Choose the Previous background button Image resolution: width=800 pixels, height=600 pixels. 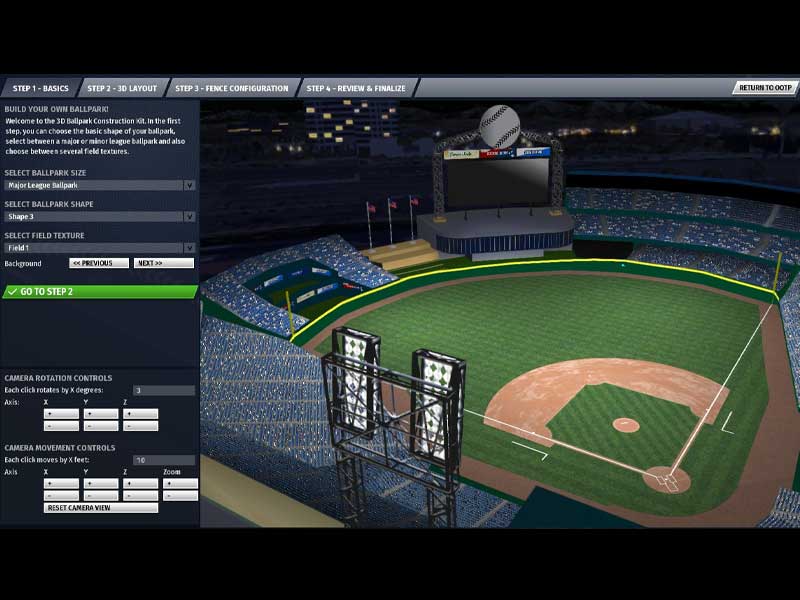pyautogui.click(x=99, y=263)
